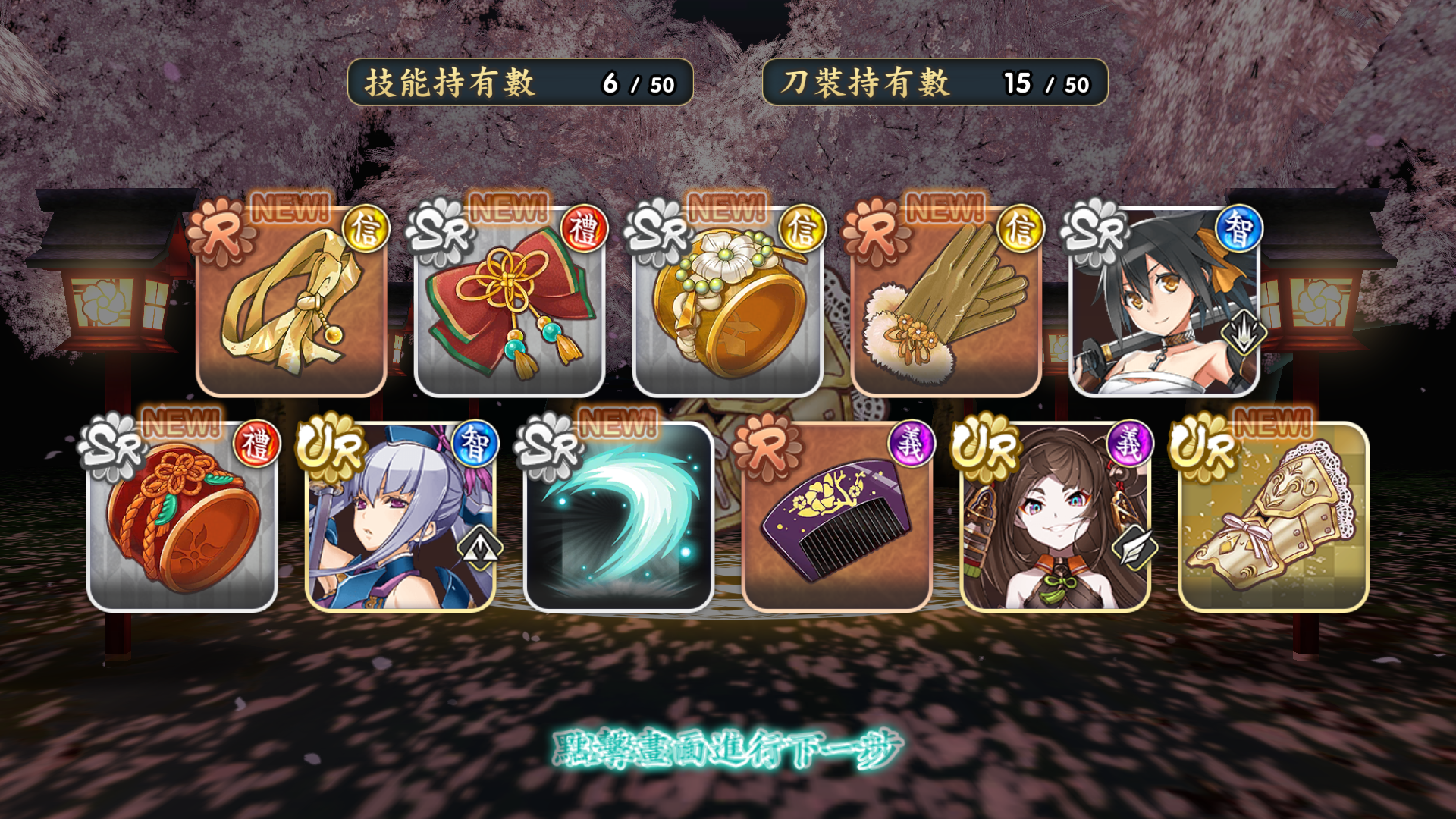Open the gold ribbon card
Image resolution: width=1456 pixels, height=819 pixels.
pyautogui.click(x=292, y=303)
